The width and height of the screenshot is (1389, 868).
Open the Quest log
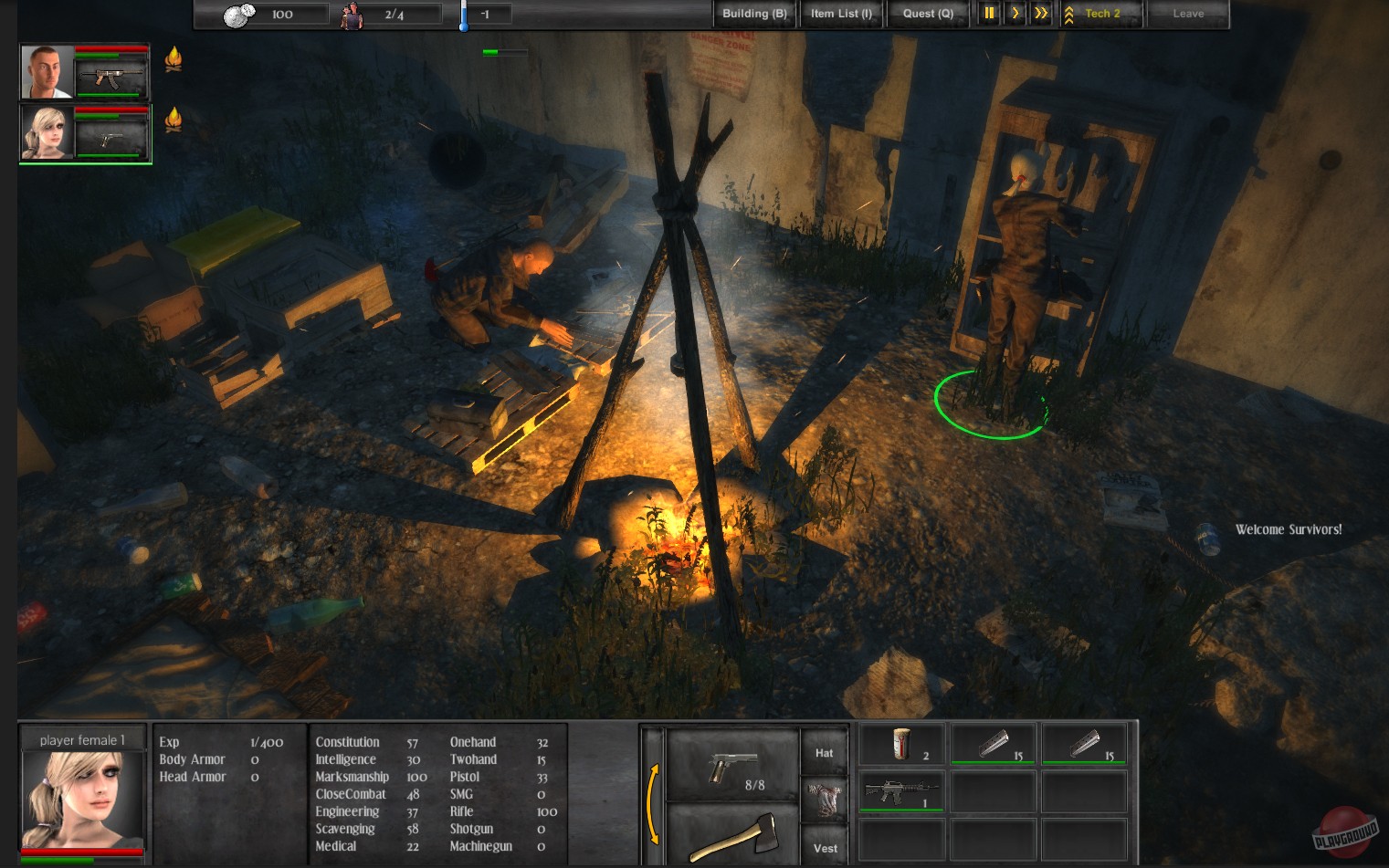tap(927, 14)
